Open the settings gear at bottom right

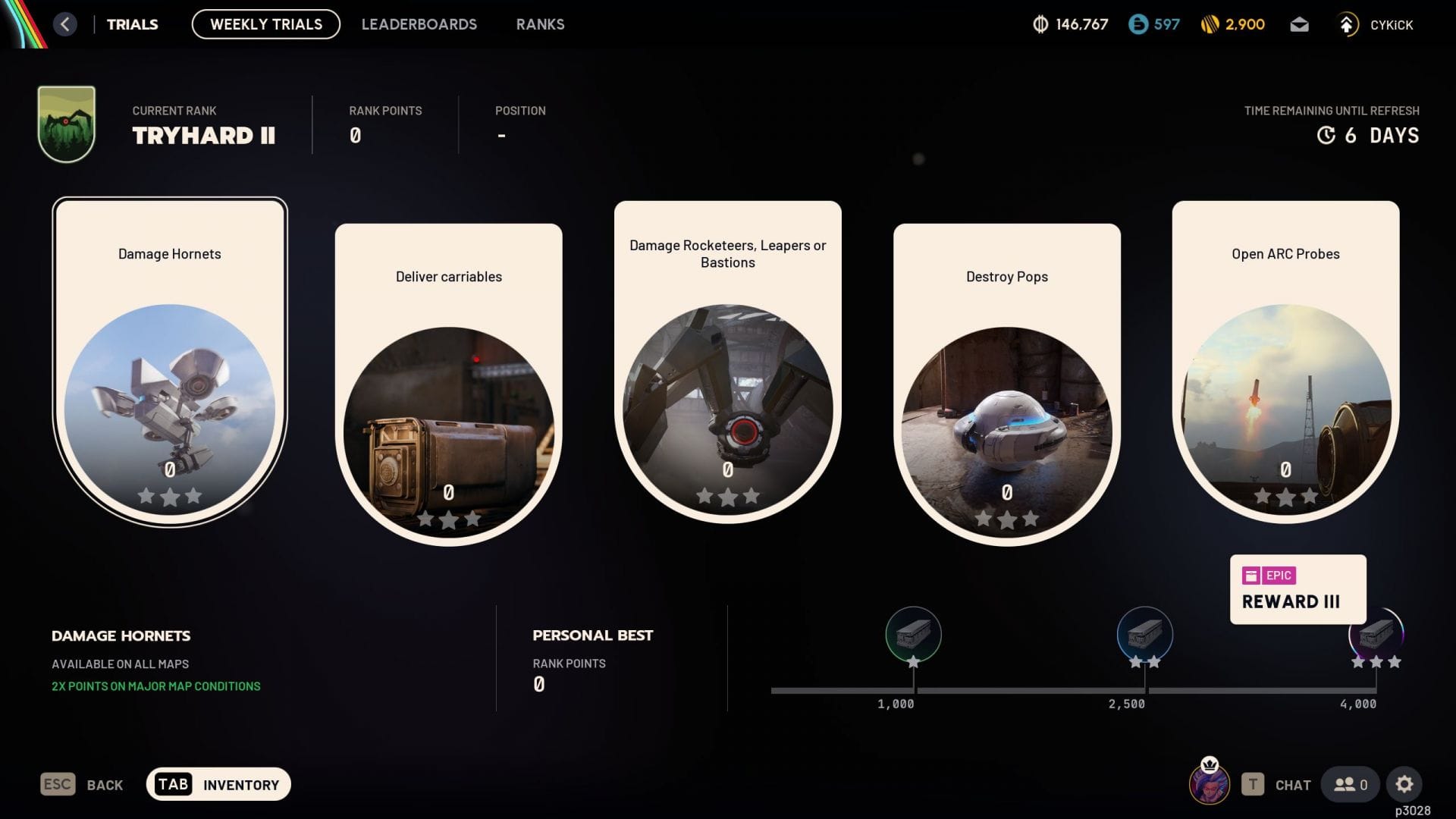point(1406,784)
